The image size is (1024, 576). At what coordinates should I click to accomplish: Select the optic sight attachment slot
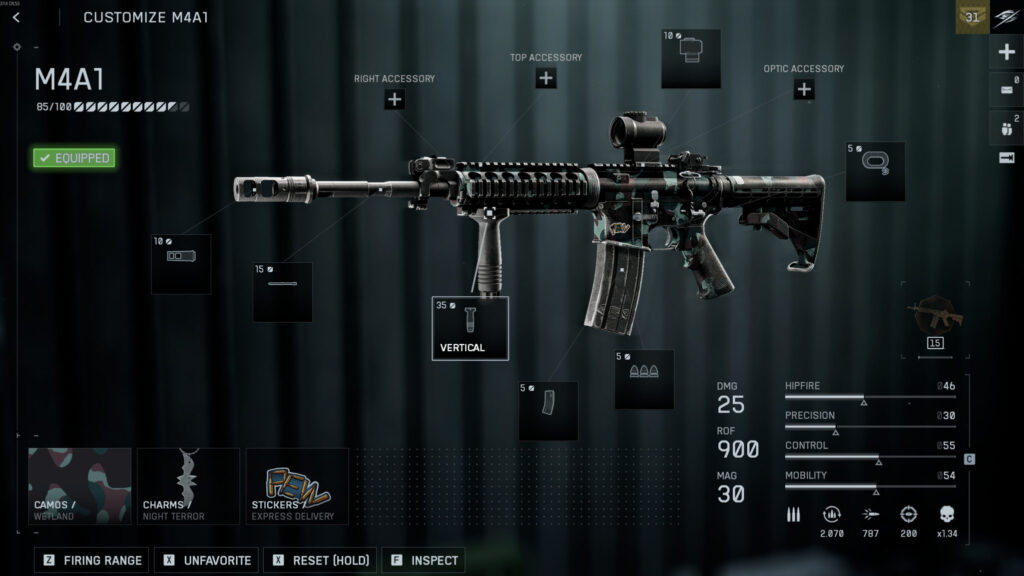coord(691,59)
